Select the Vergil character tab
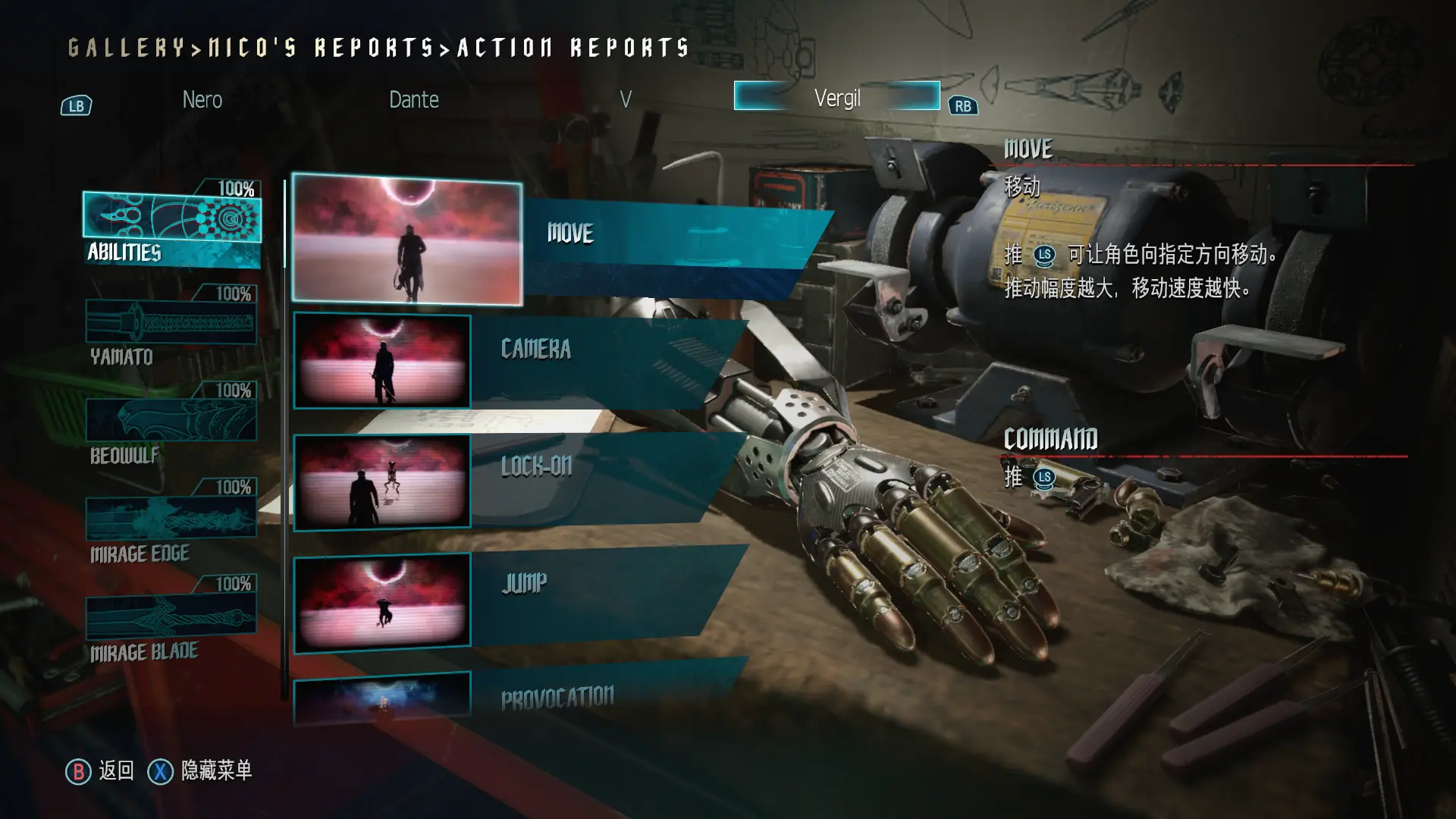 coord(836,97)
